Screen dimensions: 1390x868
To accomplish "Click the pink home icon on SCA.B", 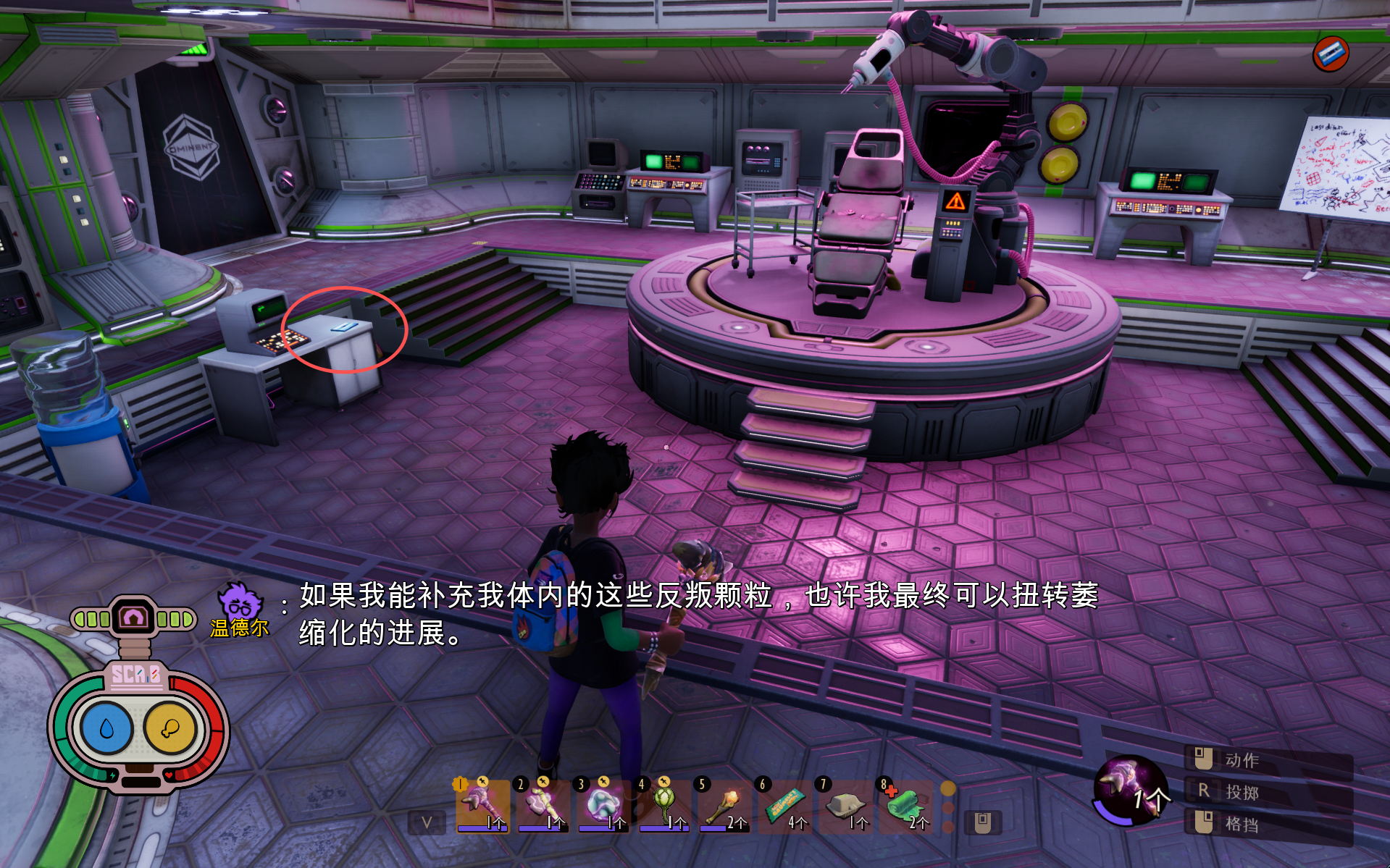I will [x=134, y=618].
